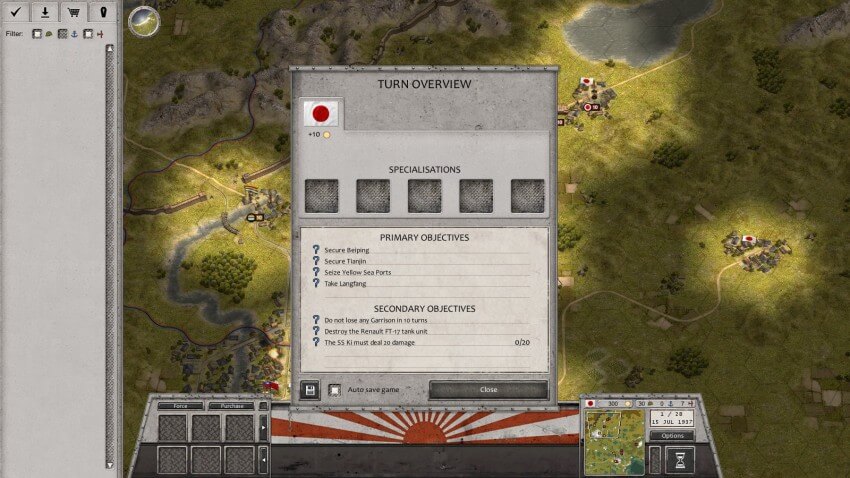Show help for Take Langfang objective
This screenshot has width=850, height=478.
point(316,283)
